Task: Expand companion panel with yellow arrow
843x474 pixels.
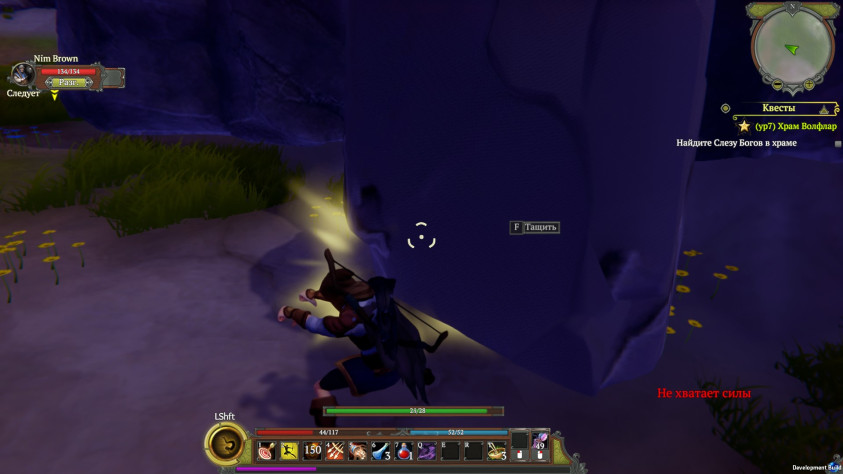Action: [x=55, y=96]
